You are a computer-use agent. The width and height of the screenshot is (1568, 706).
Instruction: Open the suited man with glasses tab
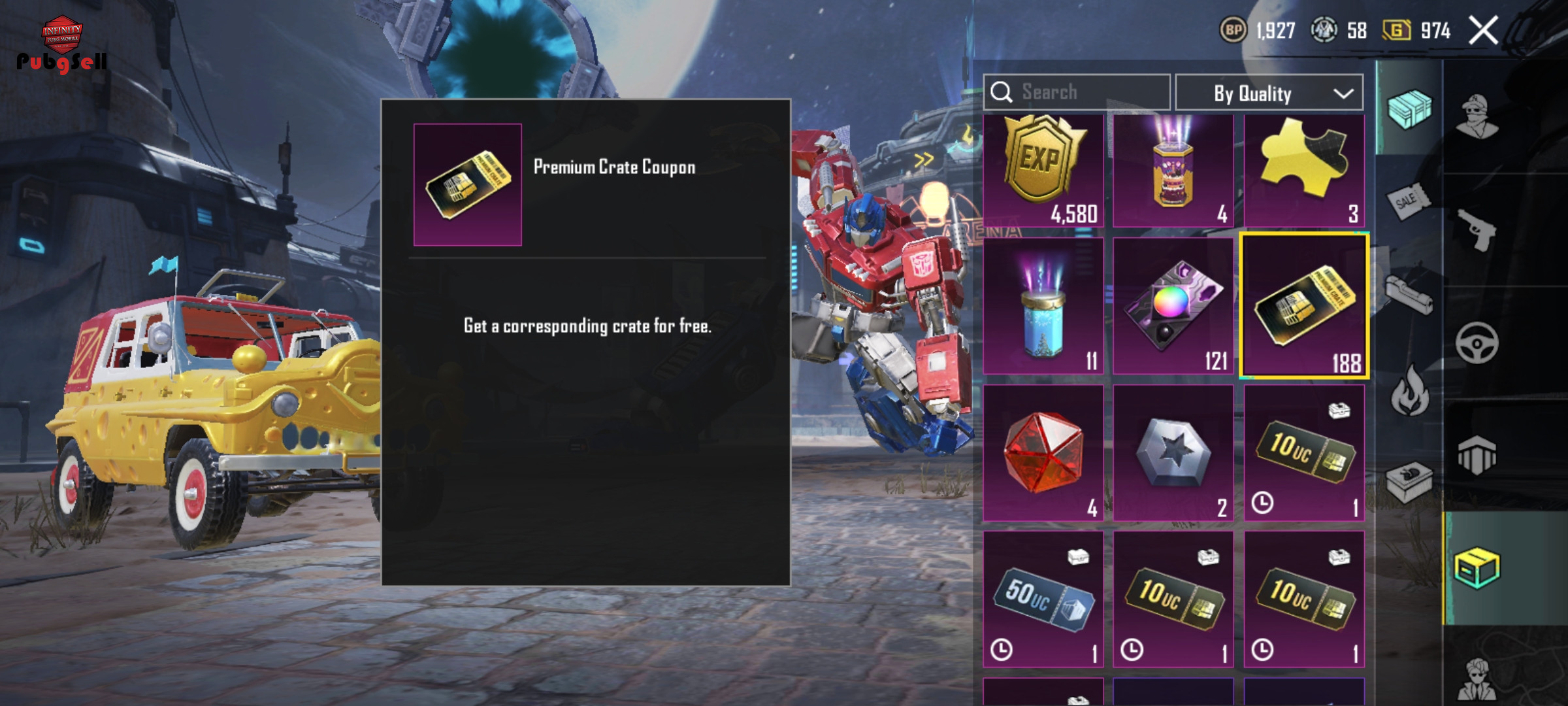point(1478,680)
